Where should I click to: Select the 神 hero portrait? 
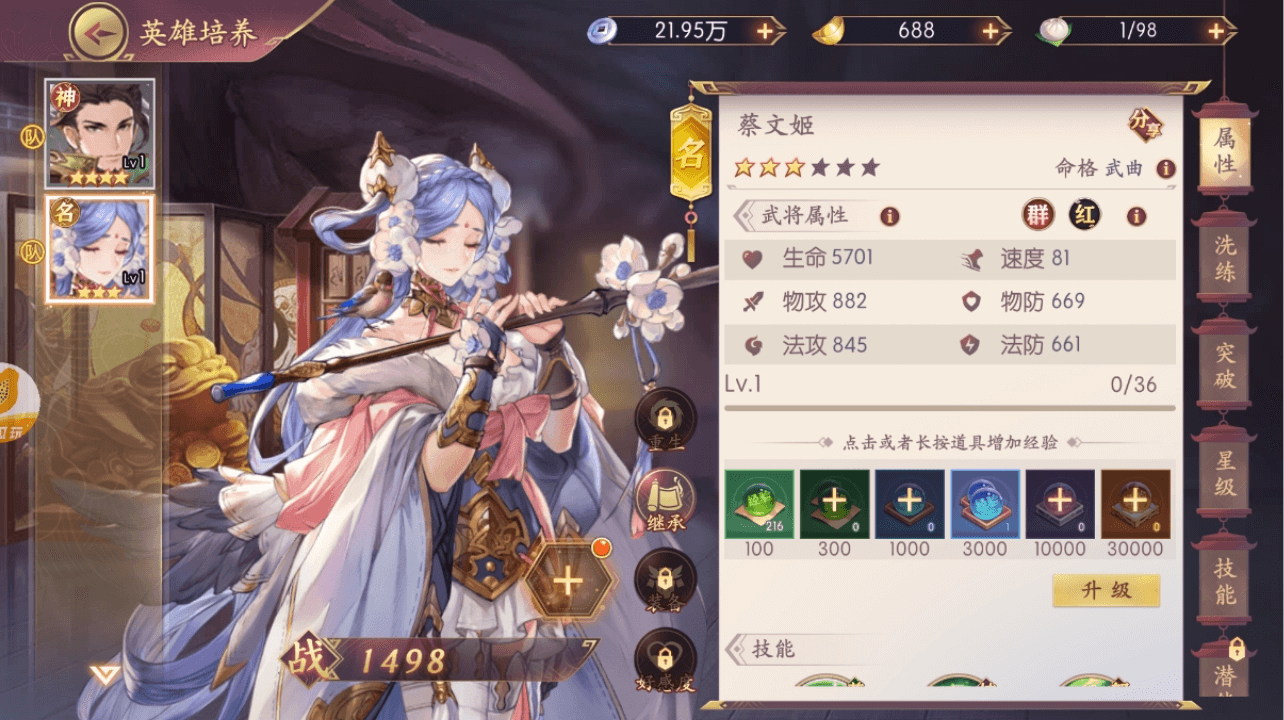(x=100, y=133)
